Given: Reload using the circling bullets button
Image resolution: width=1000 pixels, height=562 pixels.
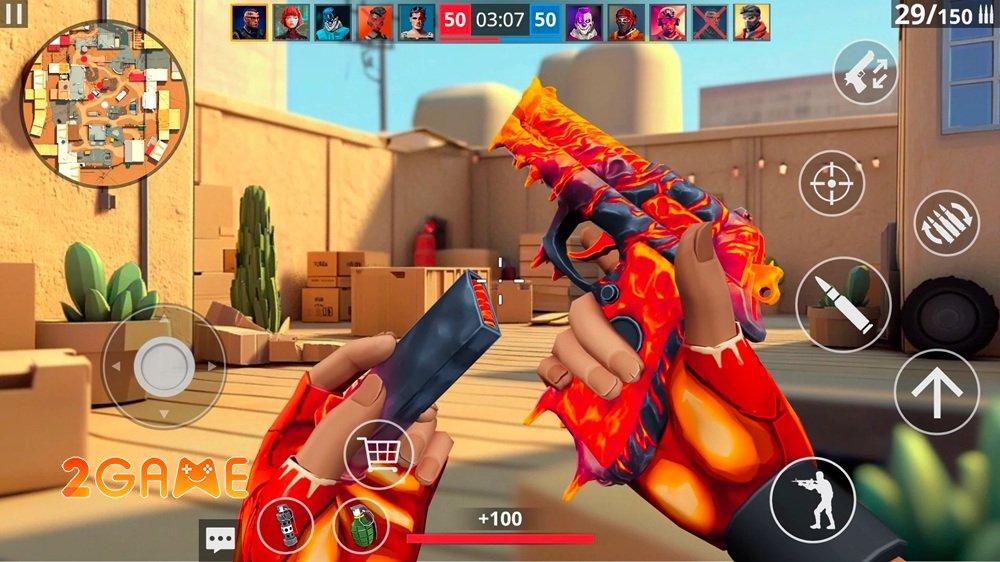Looking at the screenshot, I should 946,222.
